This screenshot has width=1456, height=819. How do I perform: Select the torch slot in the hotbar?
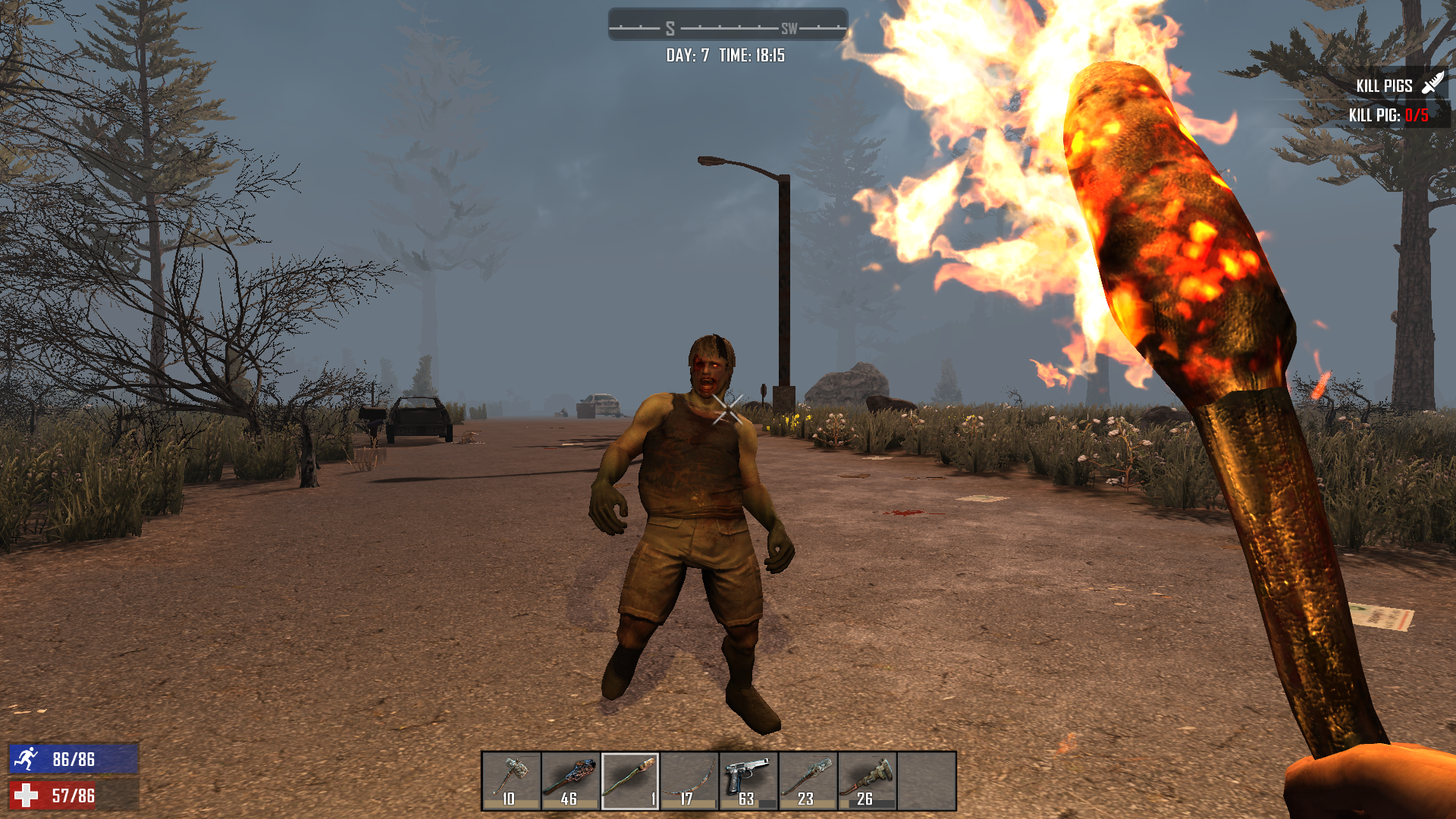630,781
